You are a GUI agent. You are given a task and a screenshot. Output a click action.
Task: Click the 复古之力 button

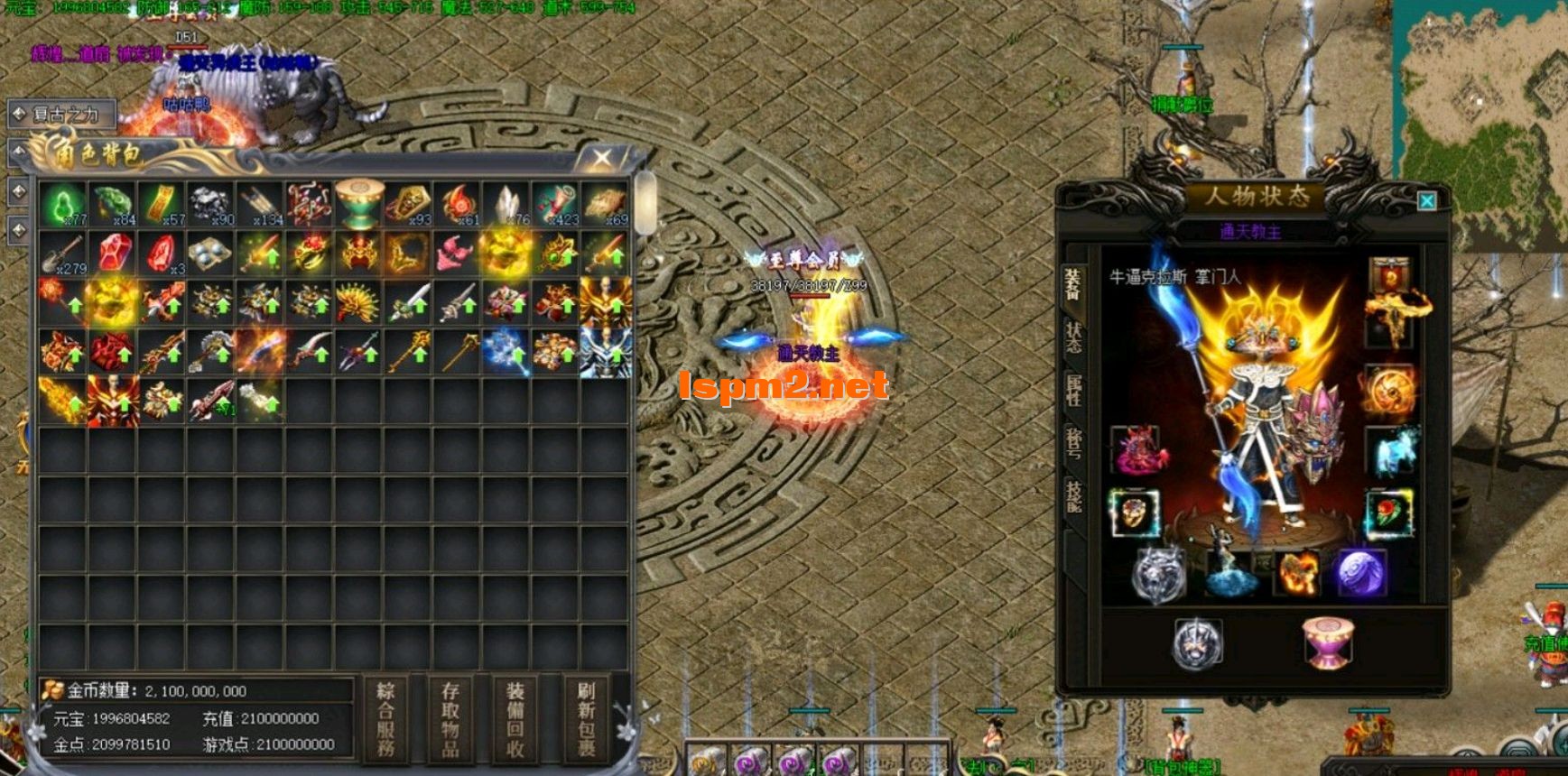[63, 115]
